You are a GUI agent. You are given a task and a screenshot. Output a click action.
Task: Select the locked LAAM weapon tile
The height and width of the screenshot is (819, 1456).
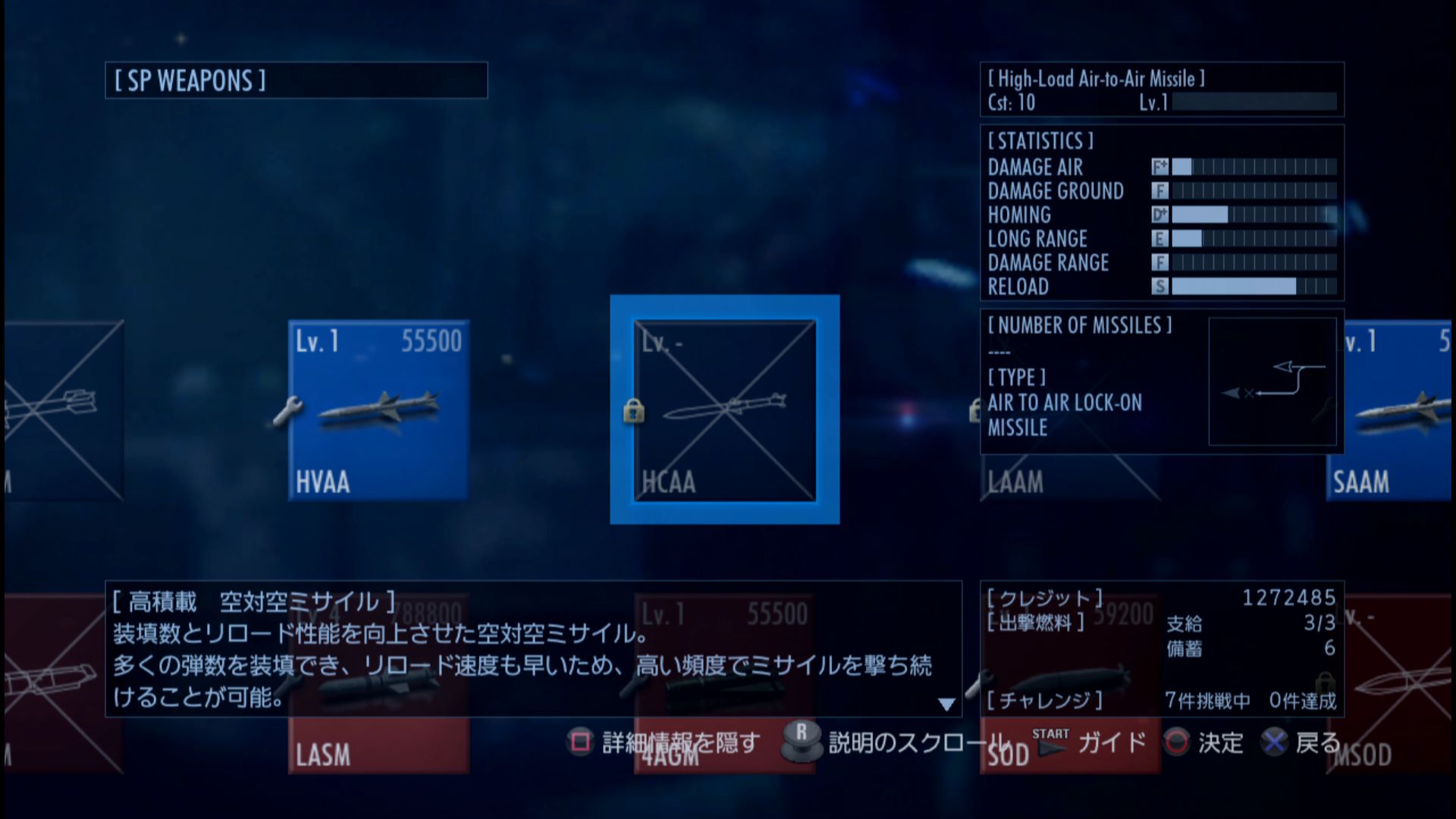click(x=1069, y=479)
